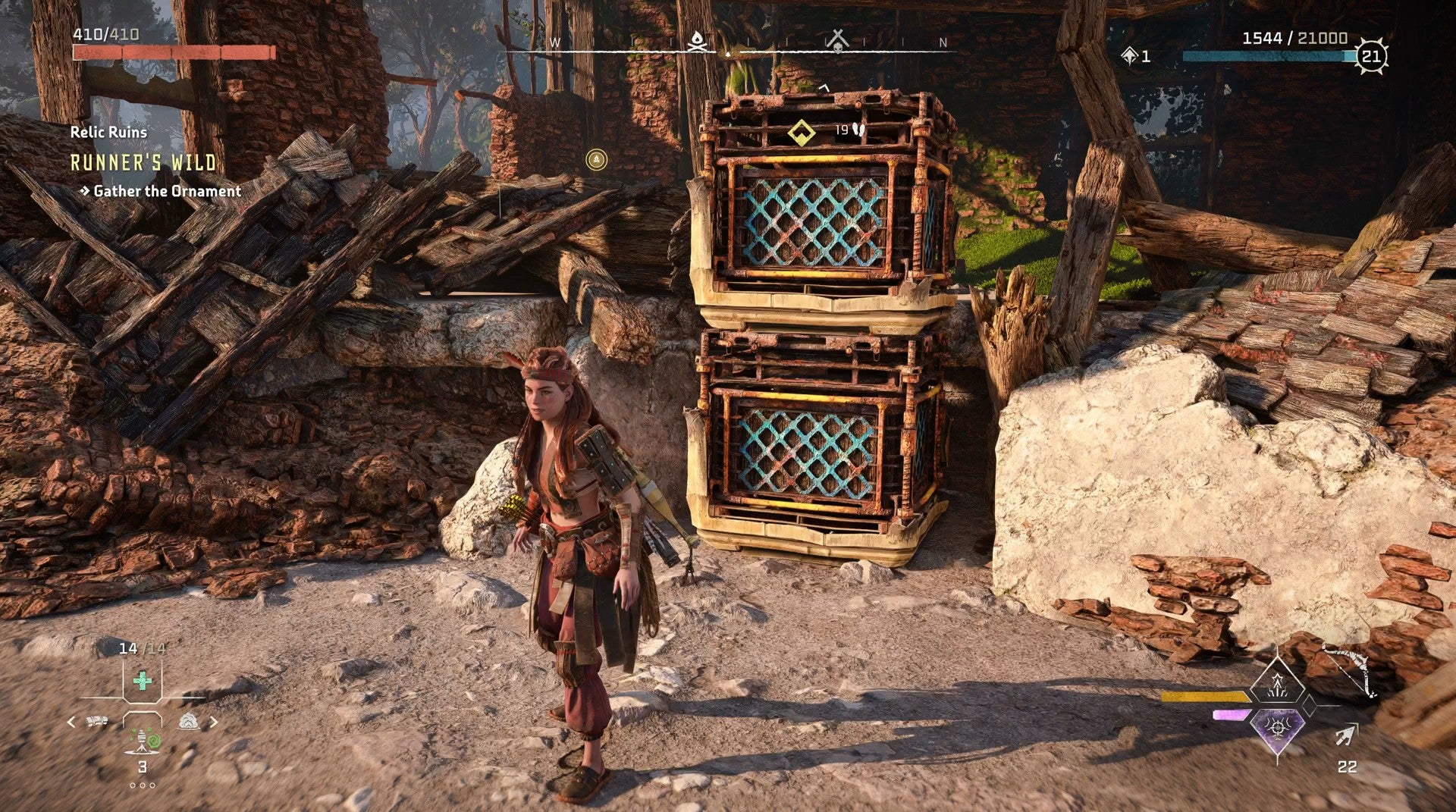
Task: Click the campfire marker on the compass
Action: point(696,41)
